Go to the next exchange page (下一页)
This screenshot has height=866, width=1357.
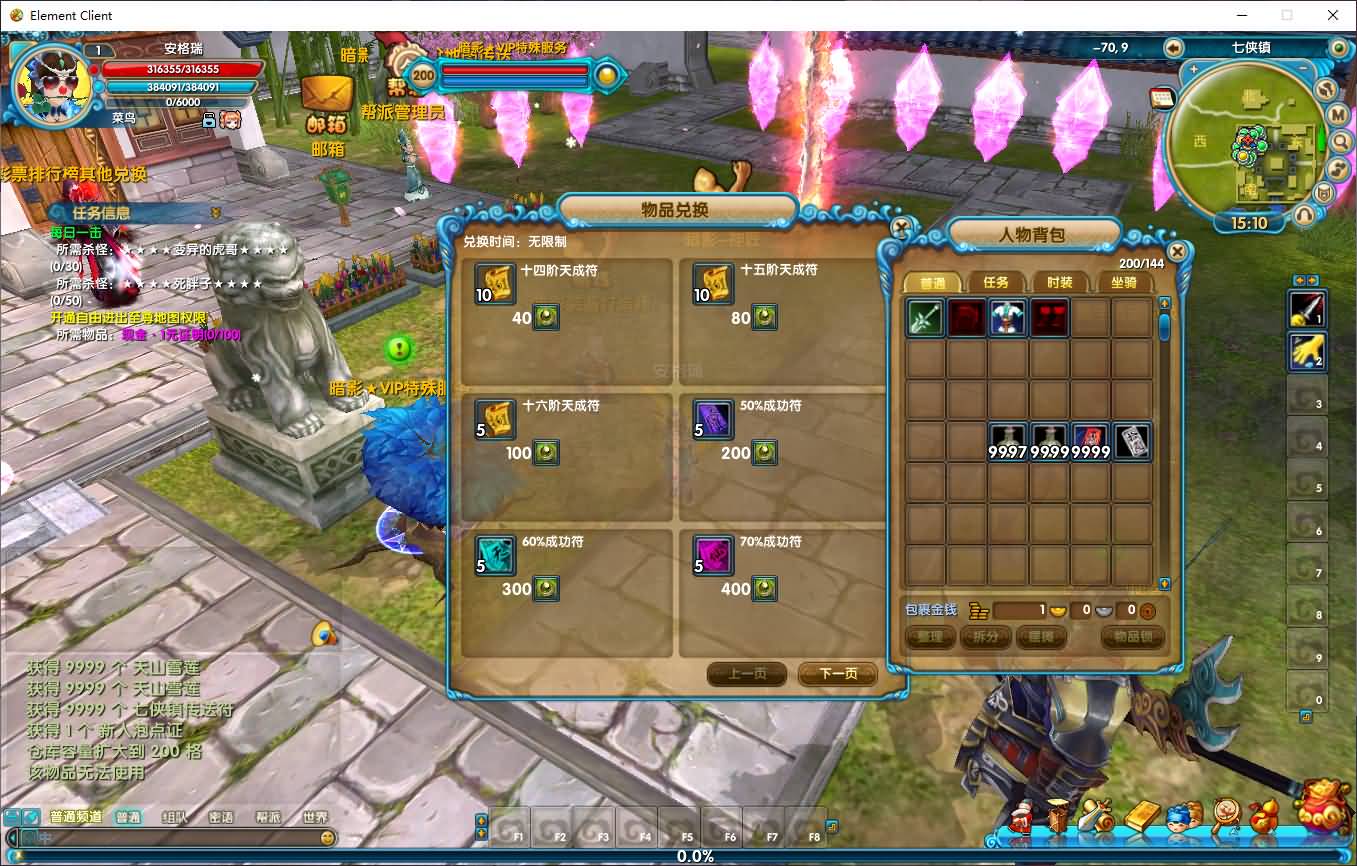[837, 674]
